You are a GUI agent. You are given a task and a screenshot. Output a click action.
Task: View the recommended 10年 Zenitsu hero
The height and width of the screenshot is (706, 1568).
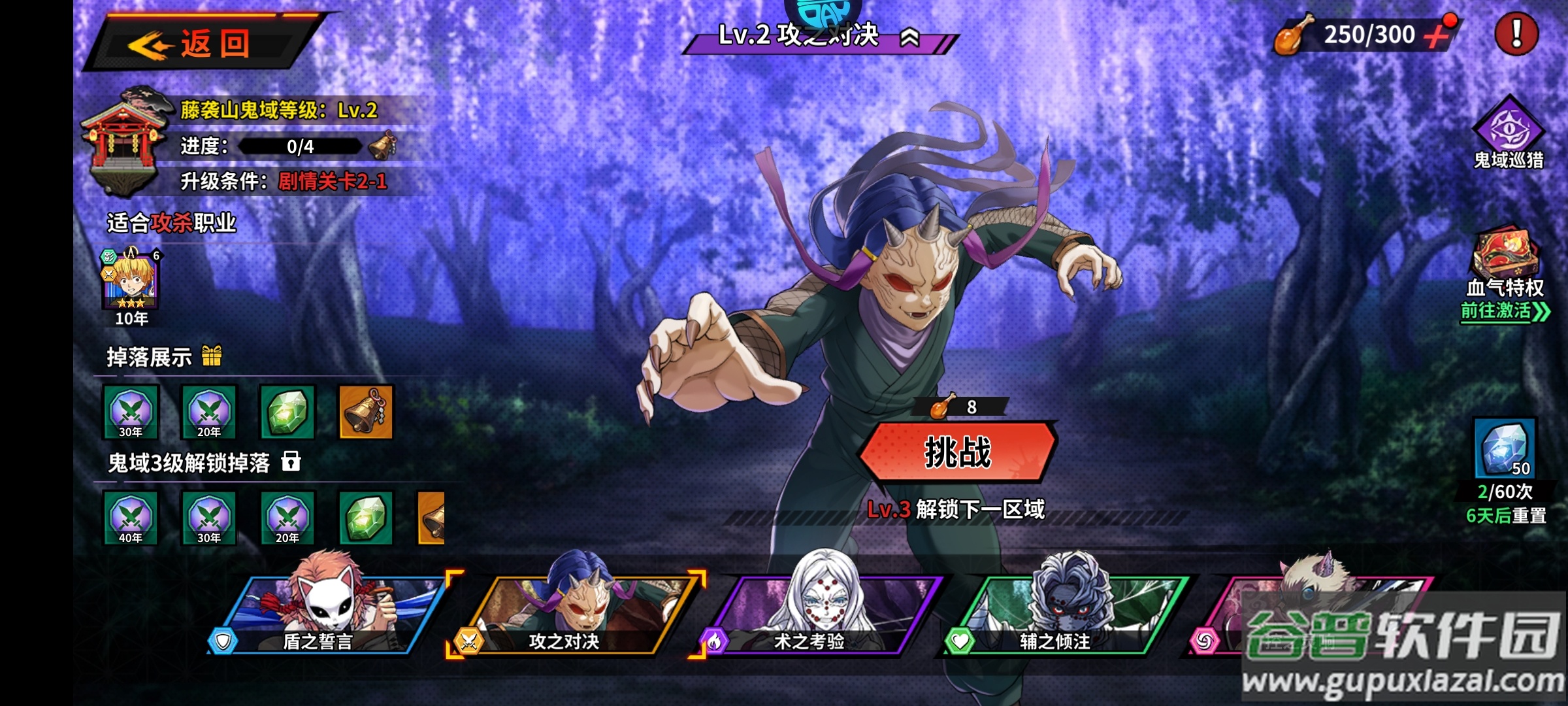click(131, 281)
